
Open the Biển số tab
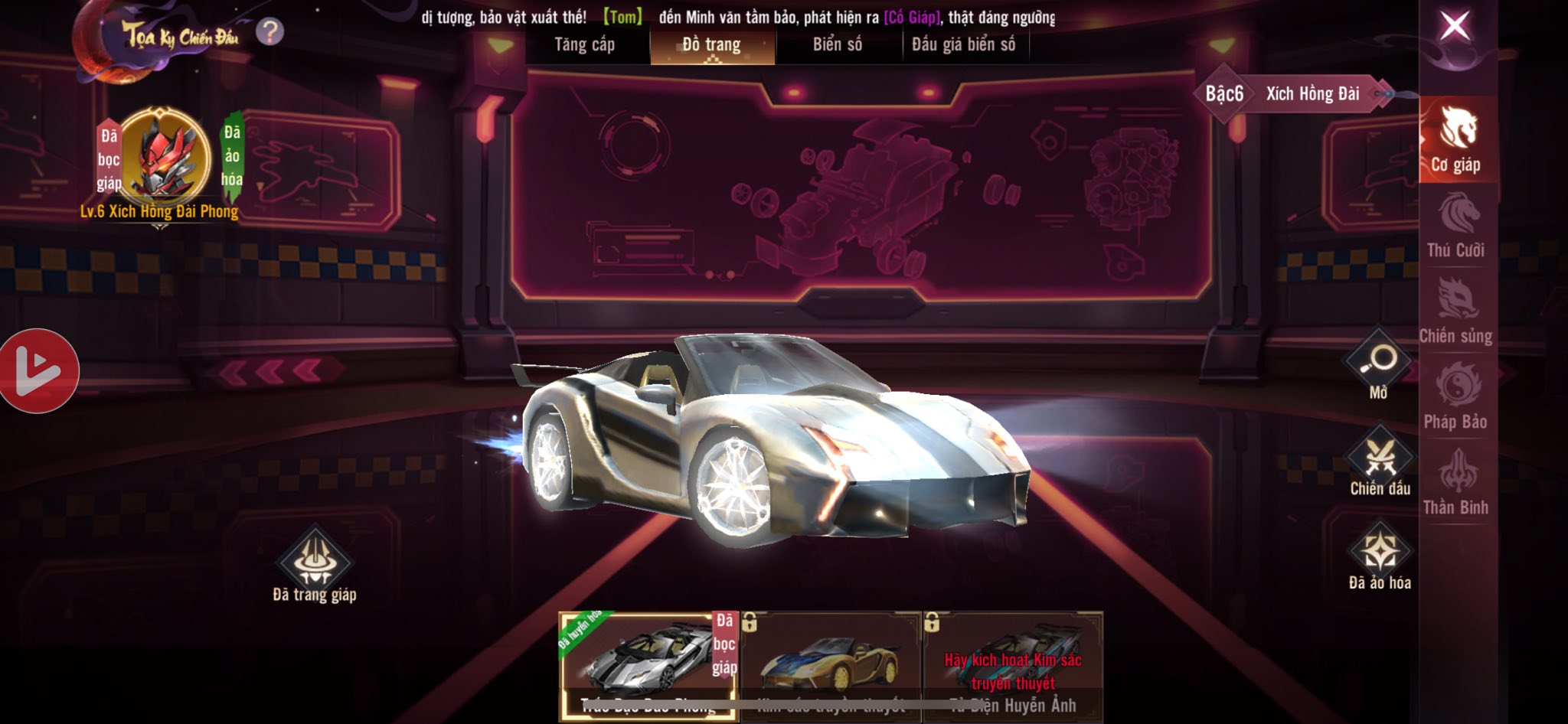[838, 45]
